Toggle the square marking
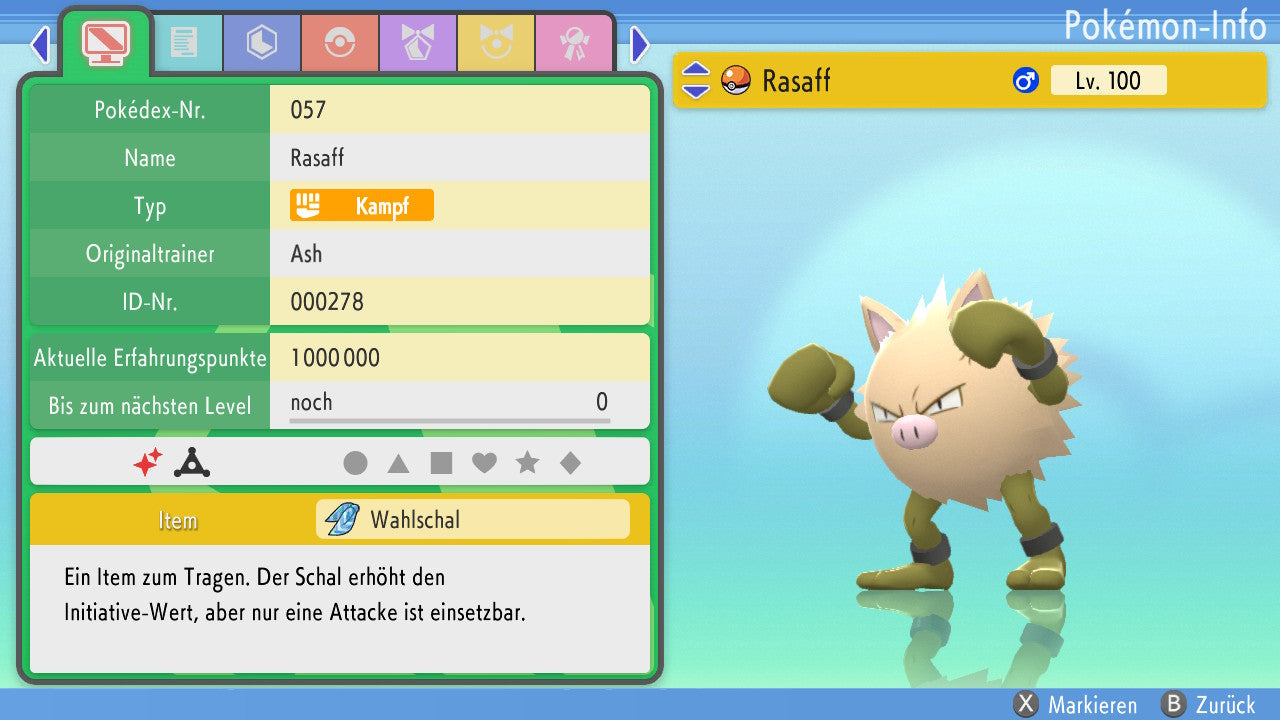Screen dimensions: 1280x720 point(441,463)
